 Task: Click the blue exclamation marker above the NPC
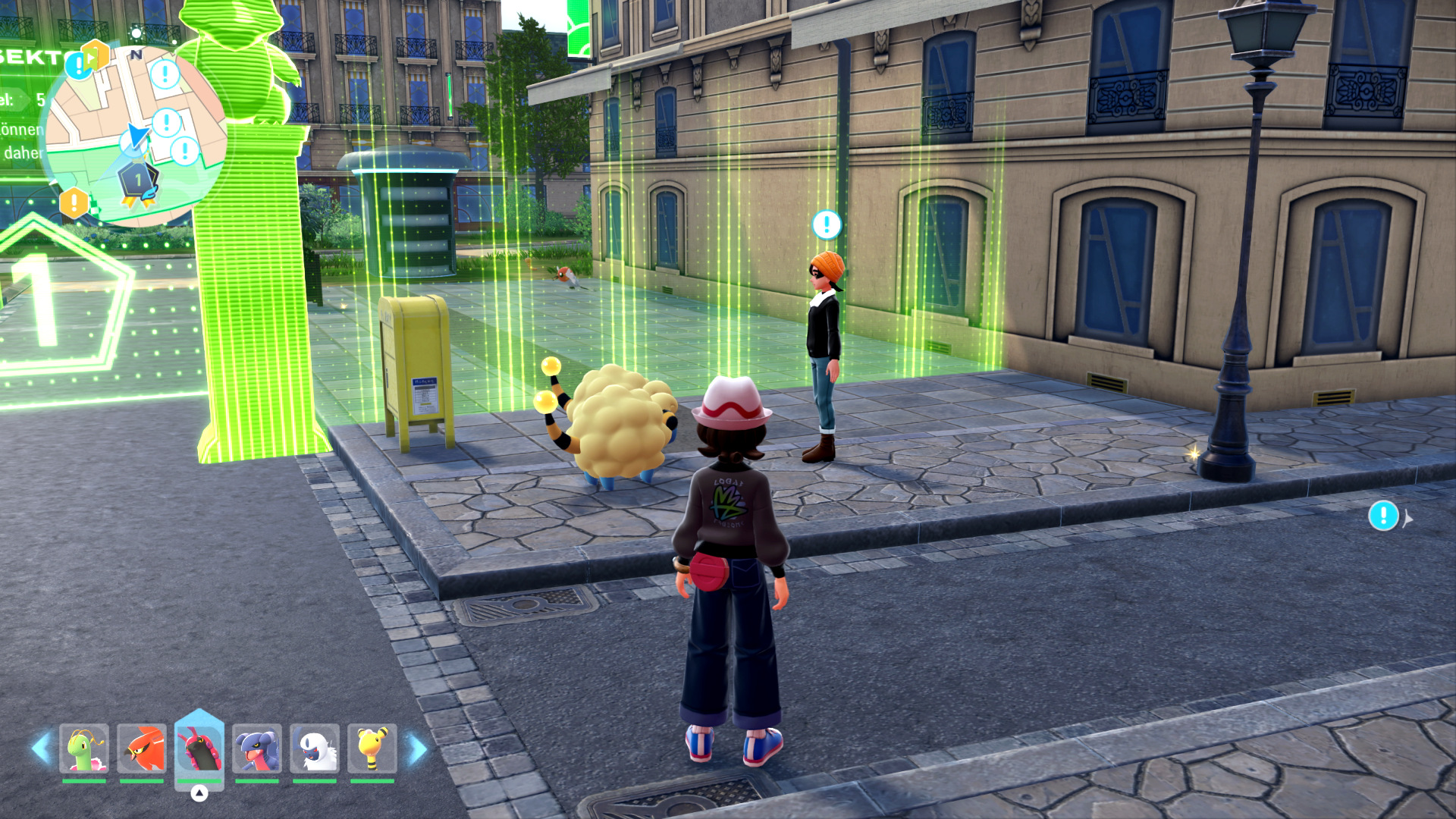[825, 224]
